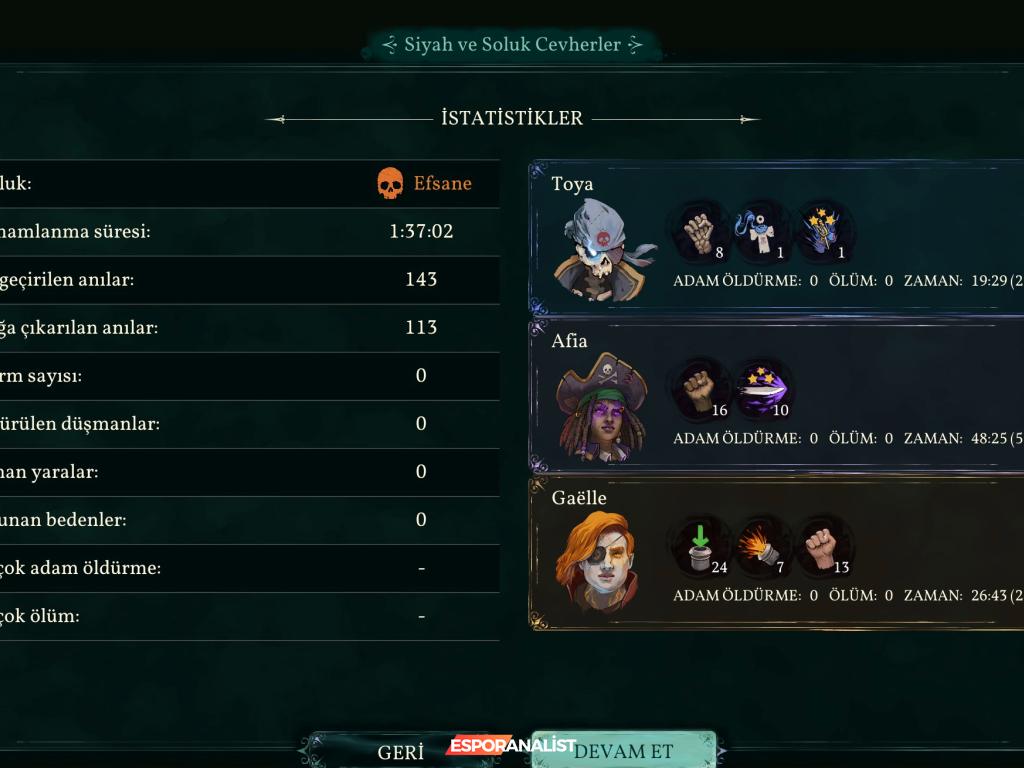The image size is (1024, 768).
Task: Click Toya's starry hand skill icon
Action: [x=824, y=232]
